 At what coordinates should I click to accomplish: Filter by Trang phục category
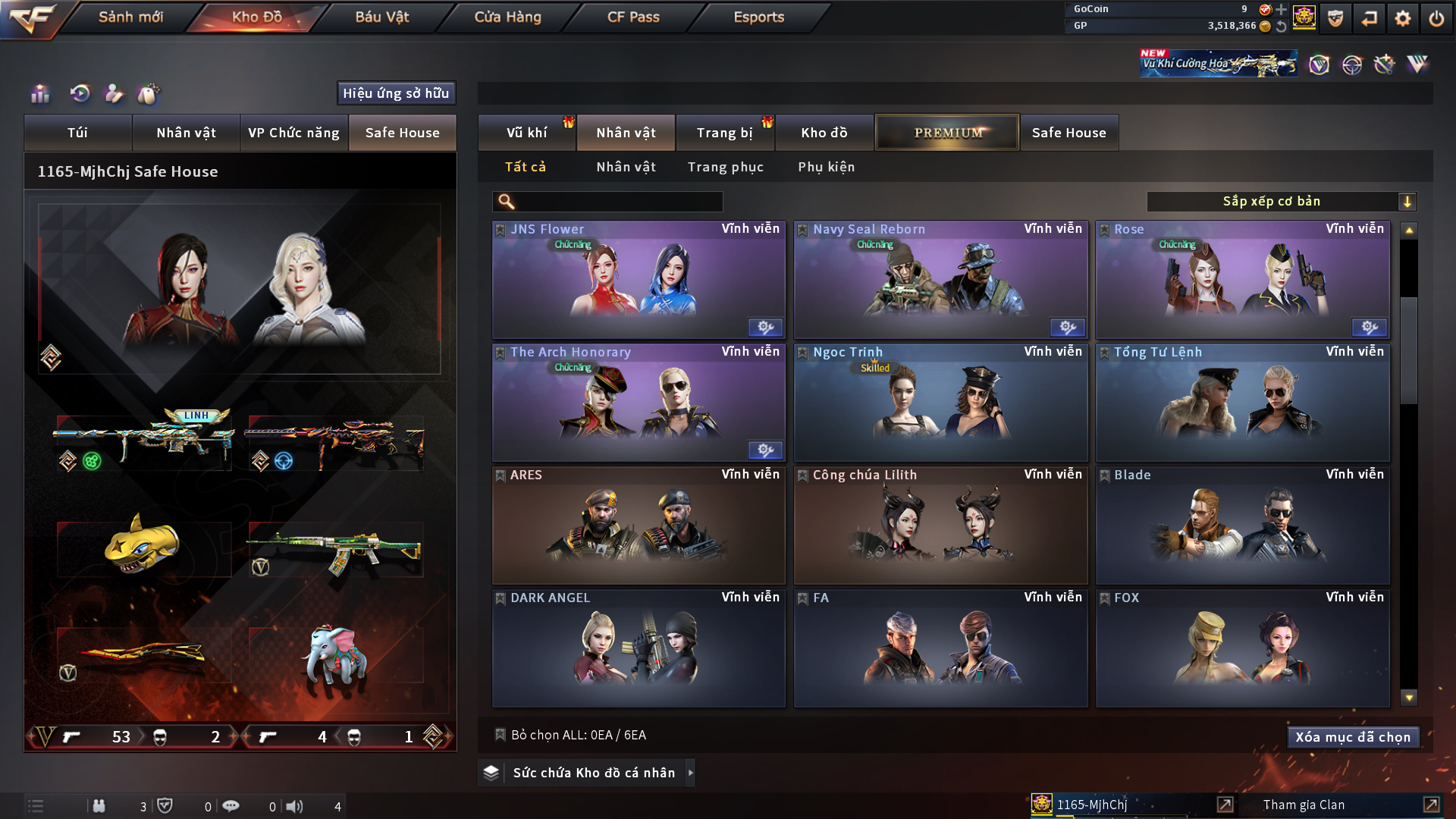725,167
